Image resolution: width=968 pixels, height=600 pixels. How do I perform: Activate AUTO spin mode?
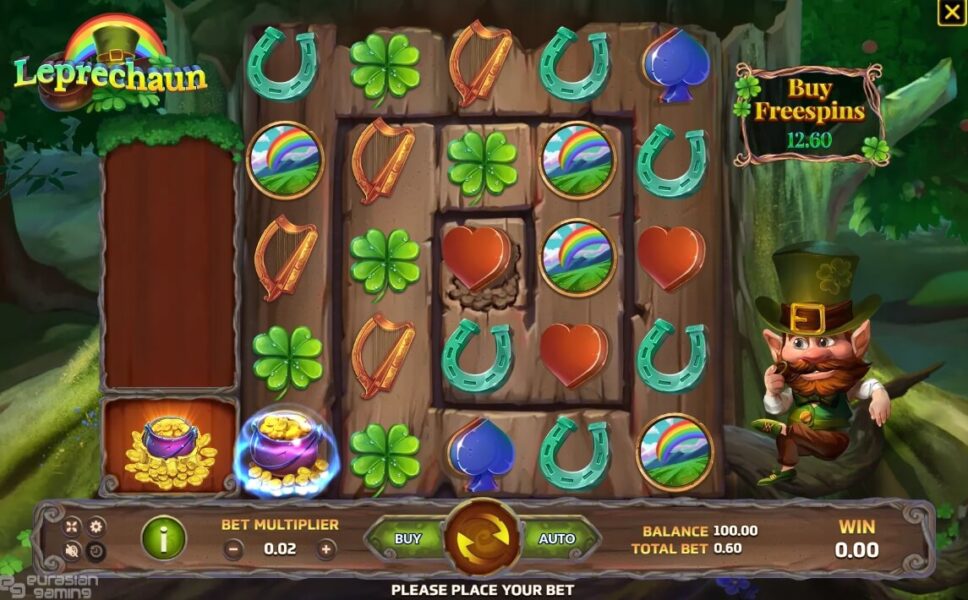(x=557, y=539)
